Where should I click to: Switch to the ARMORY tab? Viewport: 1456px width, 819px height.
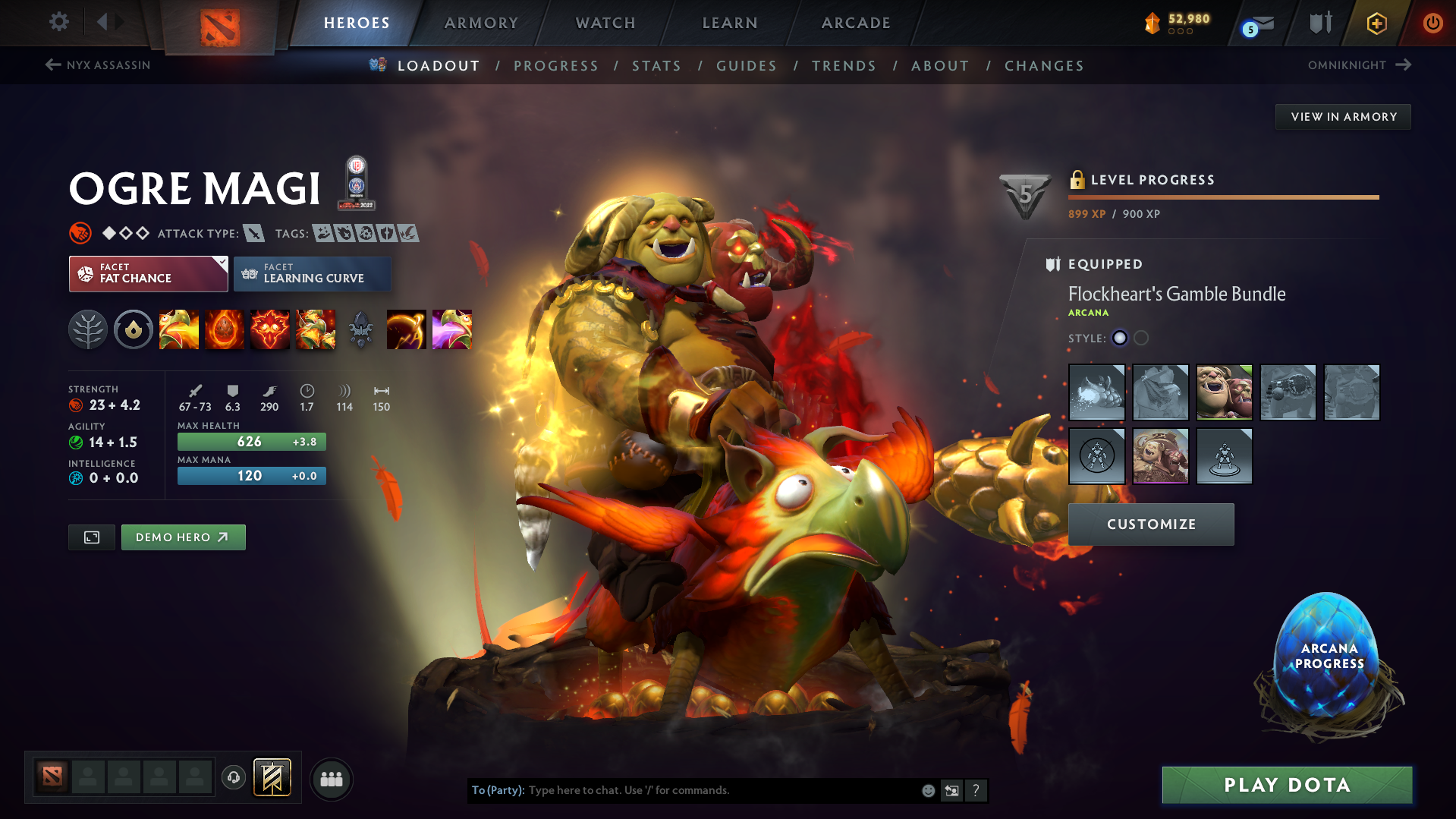click(481, 23)
